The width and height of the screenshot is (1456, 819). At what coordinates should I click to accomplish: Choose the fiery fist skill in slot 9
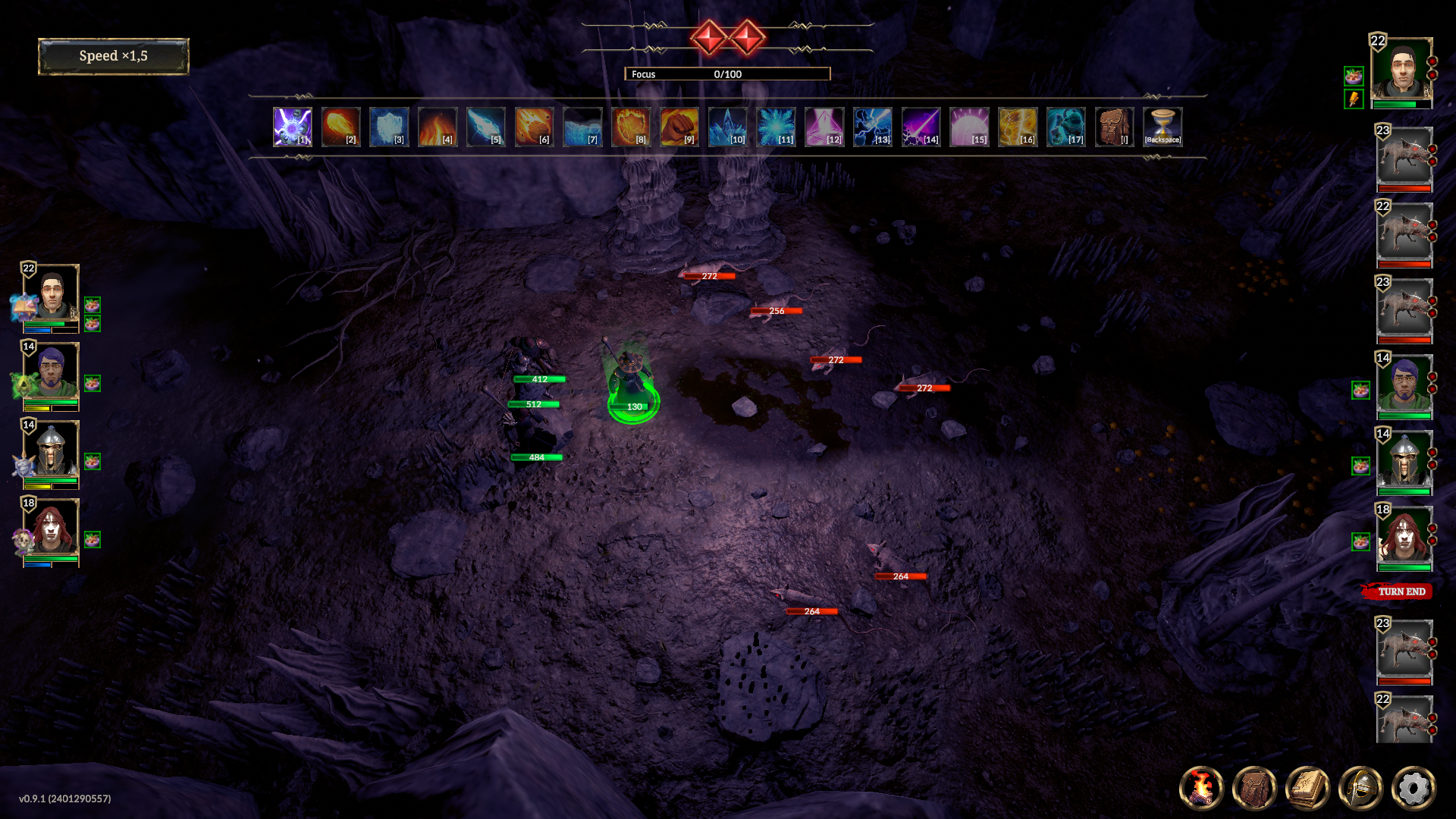tap(679, 127)
